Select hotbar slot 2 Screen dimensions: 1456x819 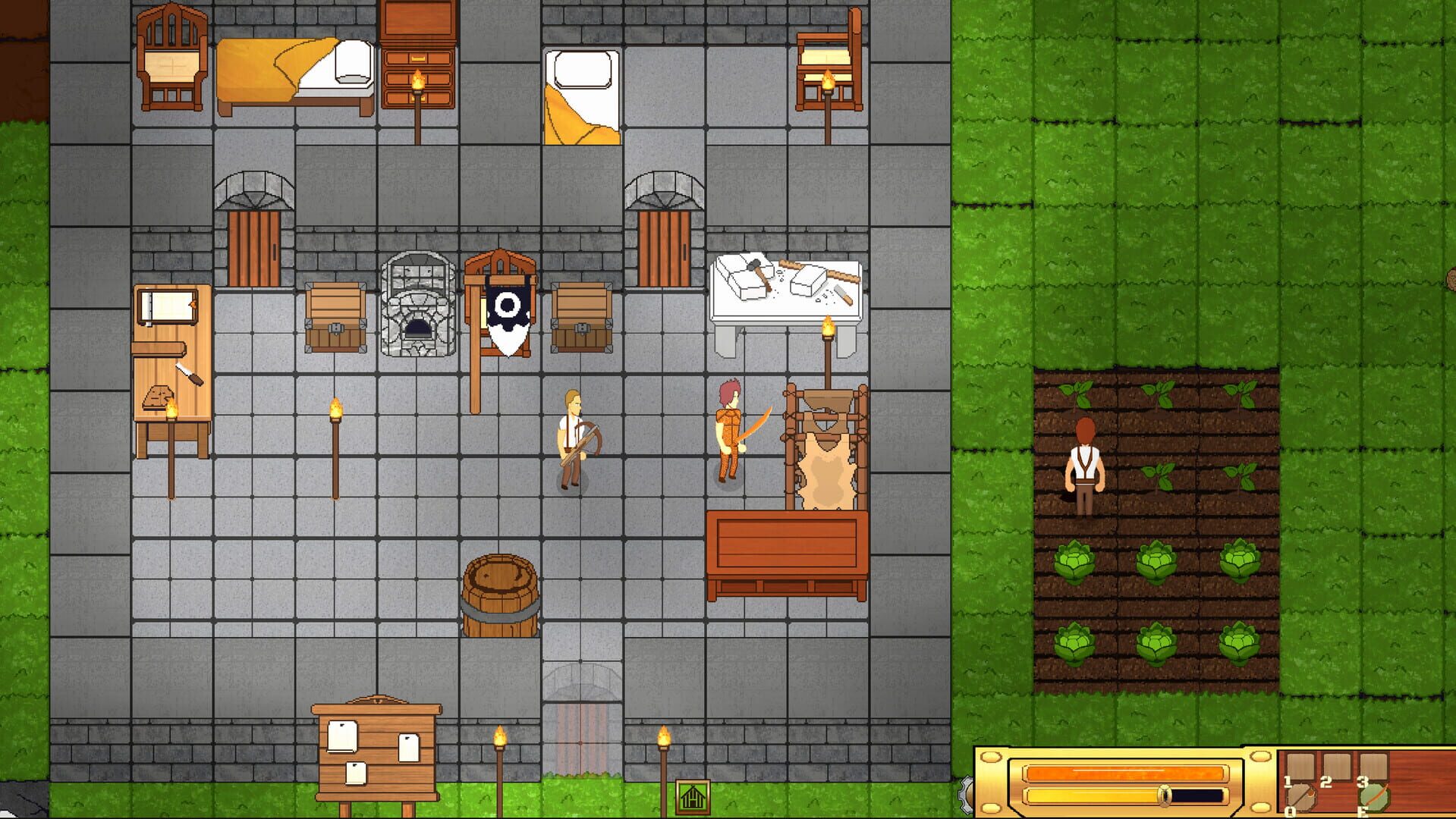tap(1337, 766)
